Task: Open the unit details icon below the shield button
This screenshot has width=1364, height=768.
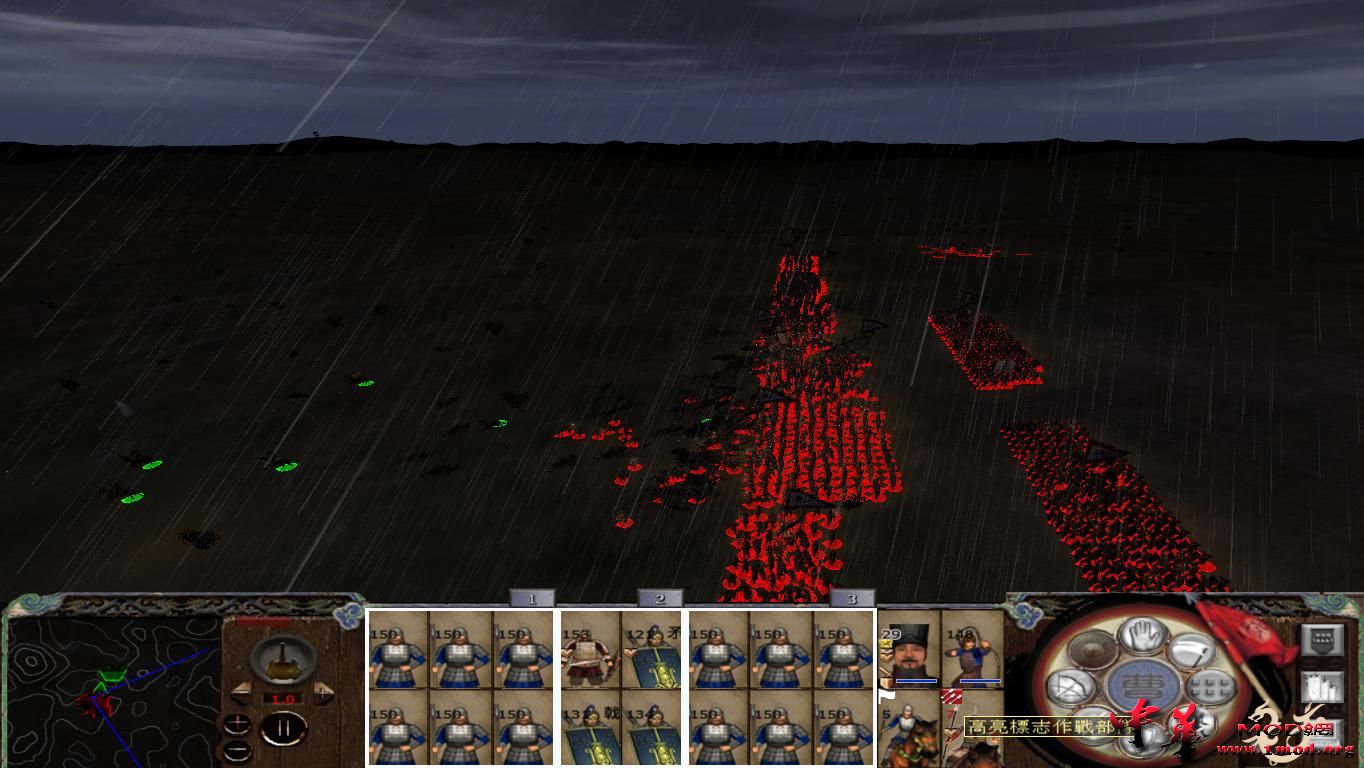Action: pos(1323,687)
